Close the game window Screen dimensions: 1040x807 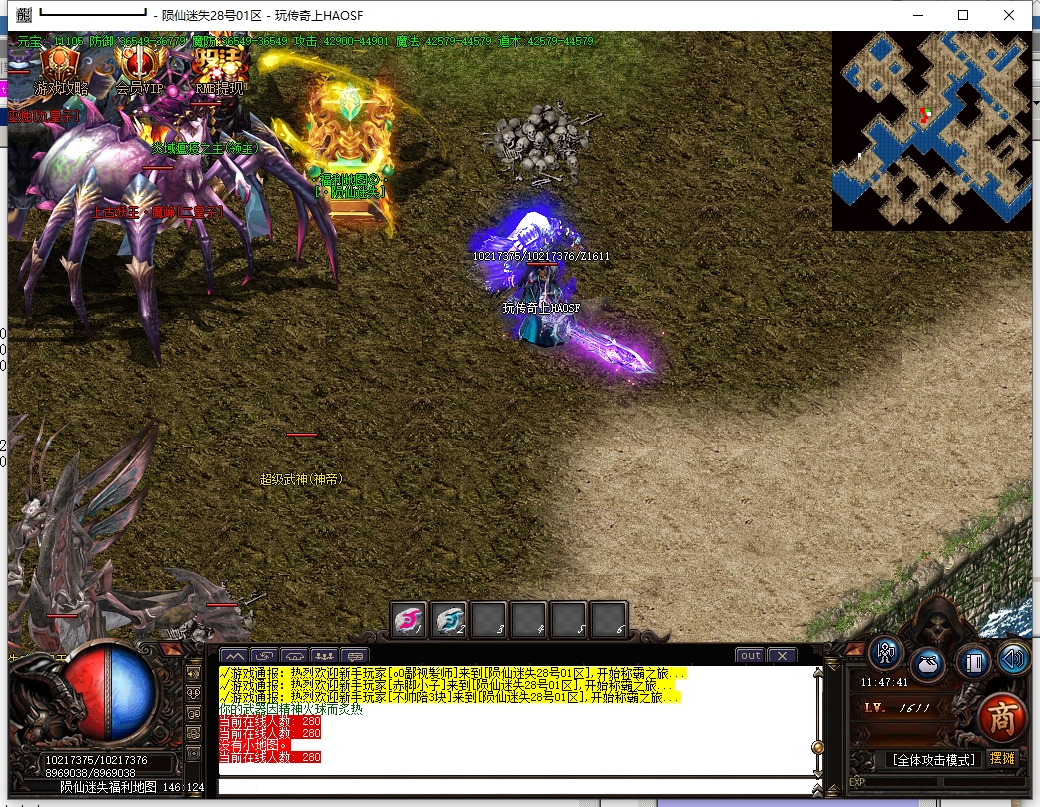pos(1009,15)
